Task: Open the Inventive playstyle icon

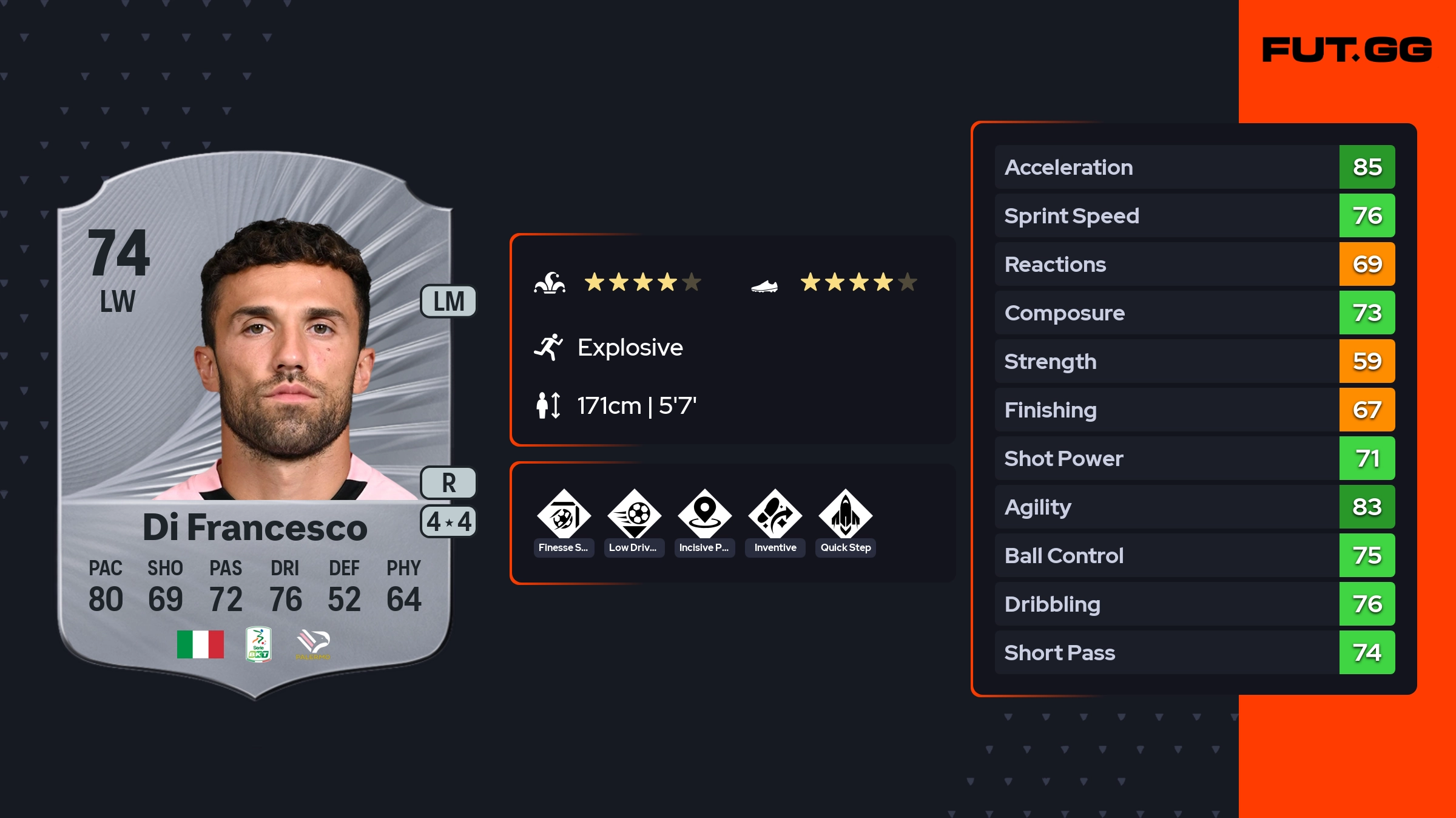Action: (x=775, y=515)
